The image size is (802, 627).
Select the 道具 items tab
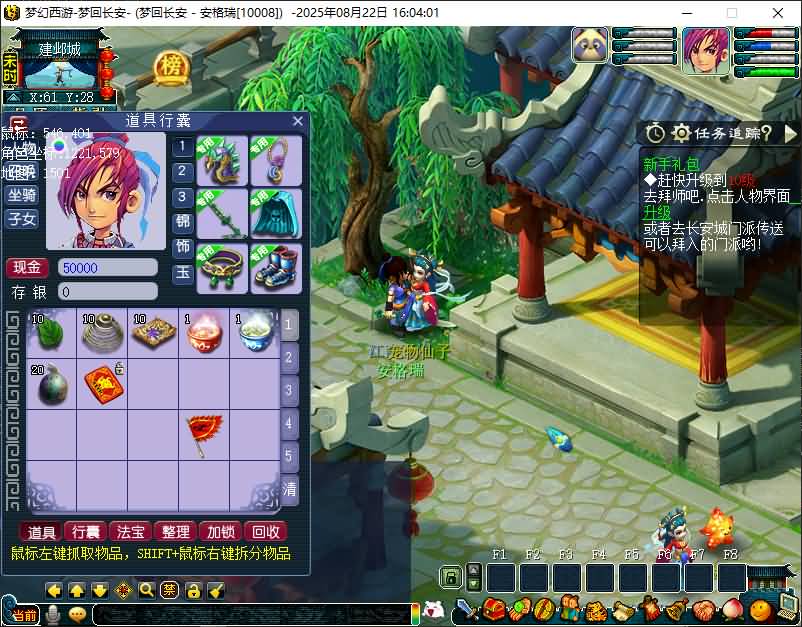click(x=42, y=531)
